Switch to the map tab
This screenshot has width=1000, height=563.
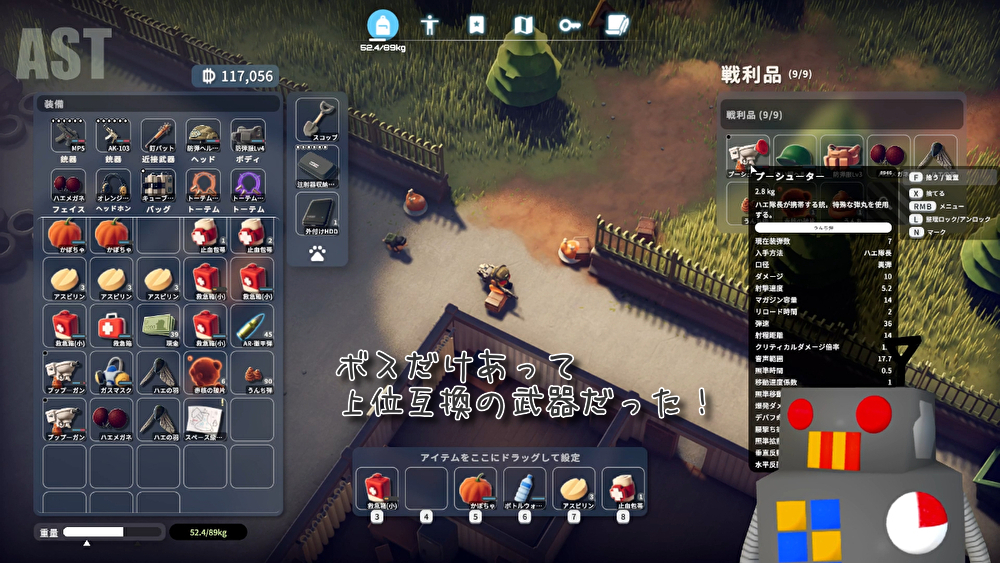coord(523,25)
